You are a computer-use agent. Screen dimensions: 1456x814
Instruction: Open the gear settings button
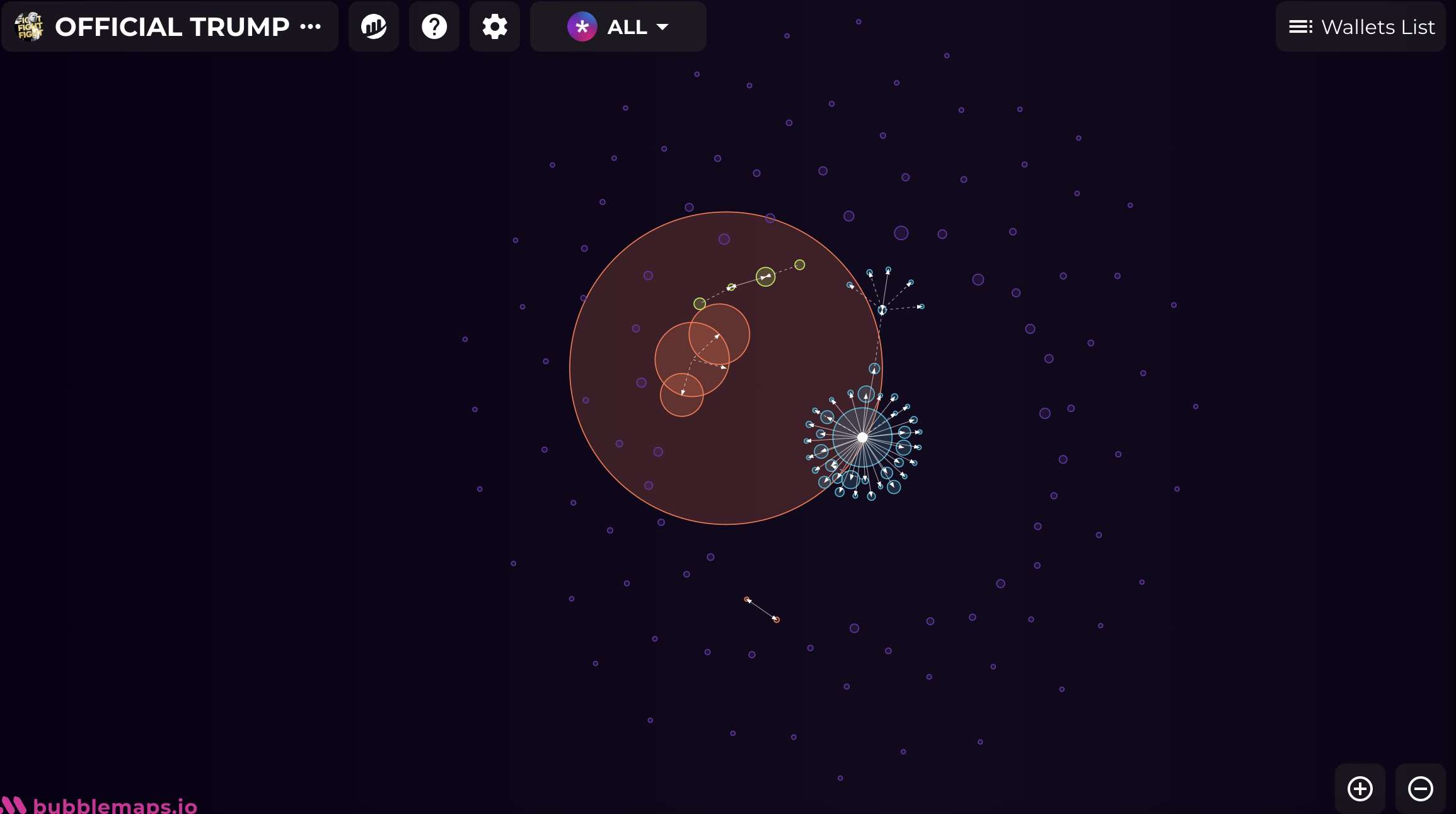(495, 26)
